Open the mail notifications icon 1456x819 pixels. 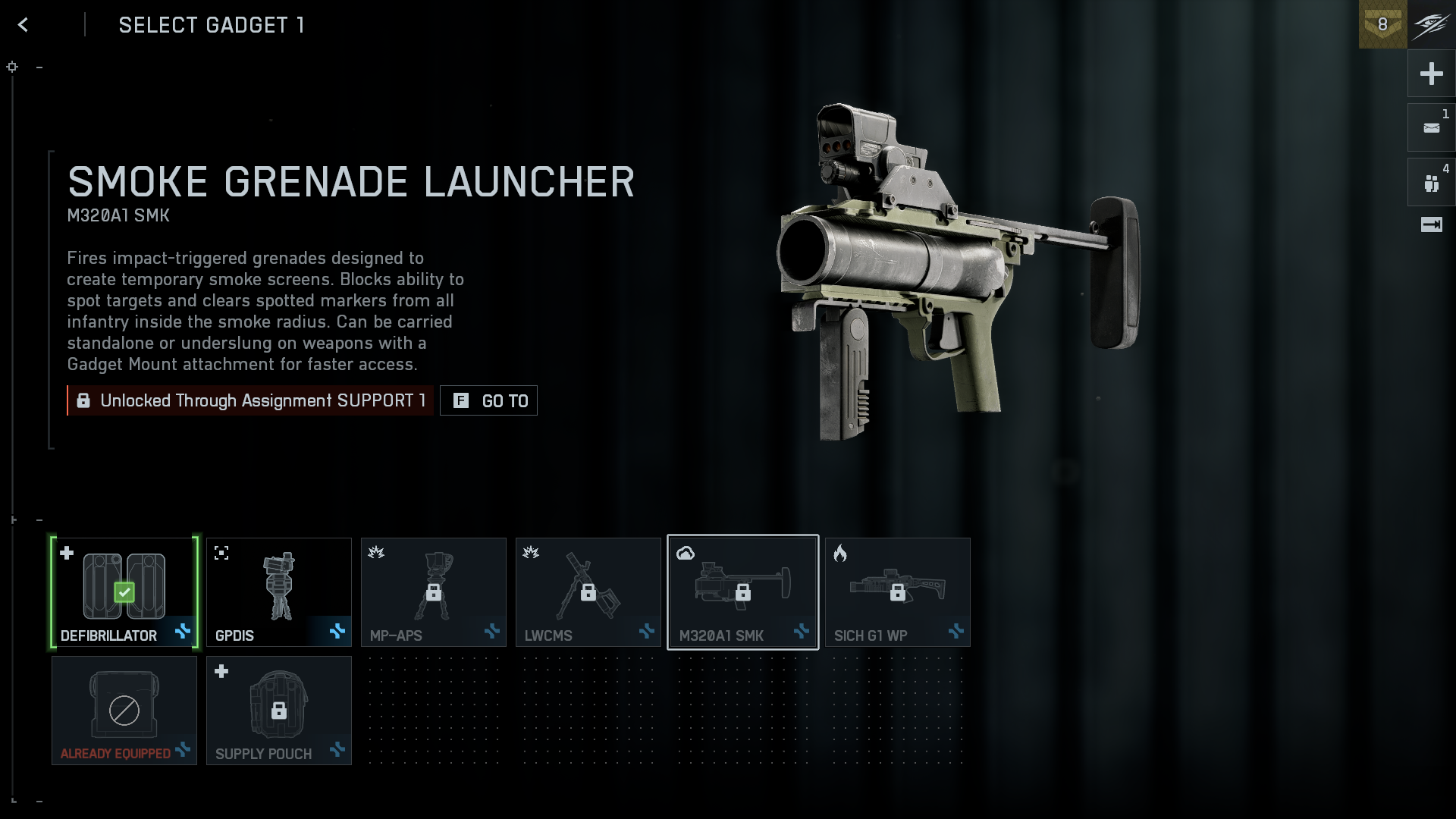point(1431,128)
